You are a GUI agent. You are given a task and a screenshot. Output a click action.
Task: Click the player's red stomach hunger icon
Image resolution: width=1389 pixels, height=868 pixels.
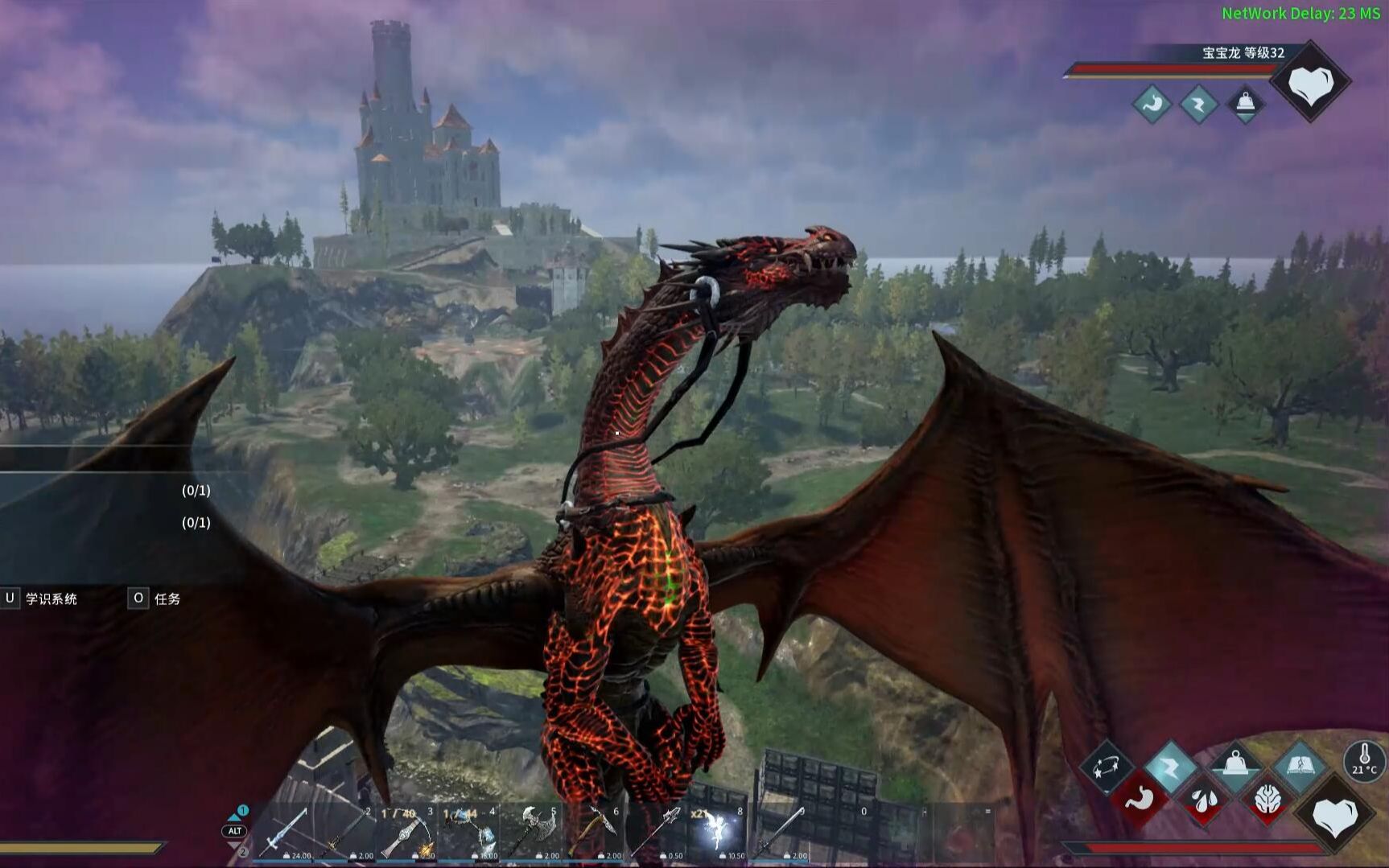click(x=1140, y=800)
